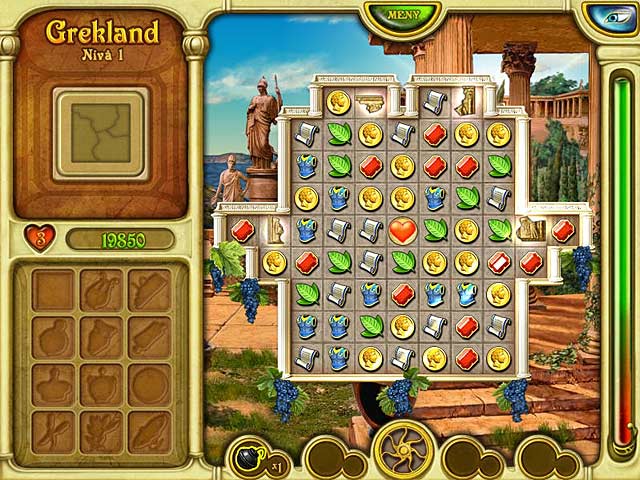Activate the golden wheel power-up
This screenshot has width=640, height=480.
[403, 449]
